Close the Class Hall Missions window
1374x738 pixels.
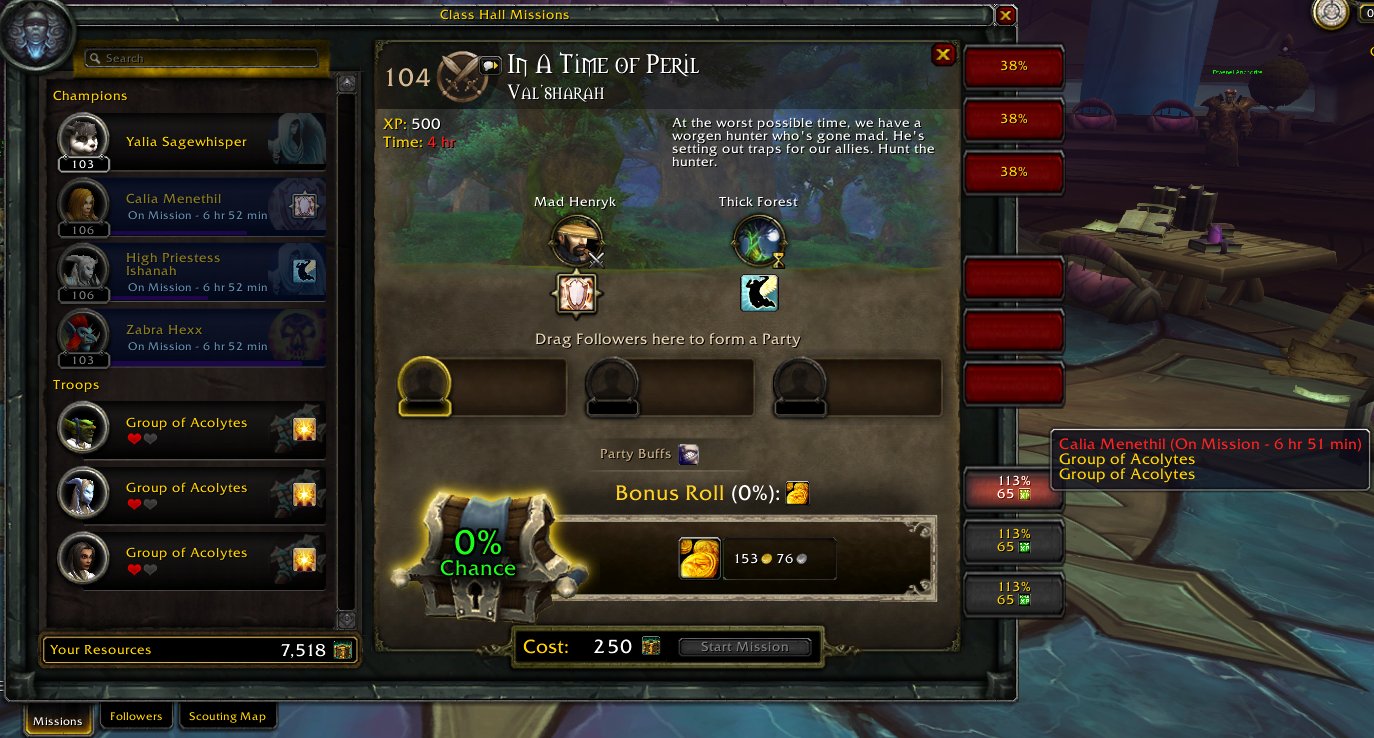pos(1006,15)
